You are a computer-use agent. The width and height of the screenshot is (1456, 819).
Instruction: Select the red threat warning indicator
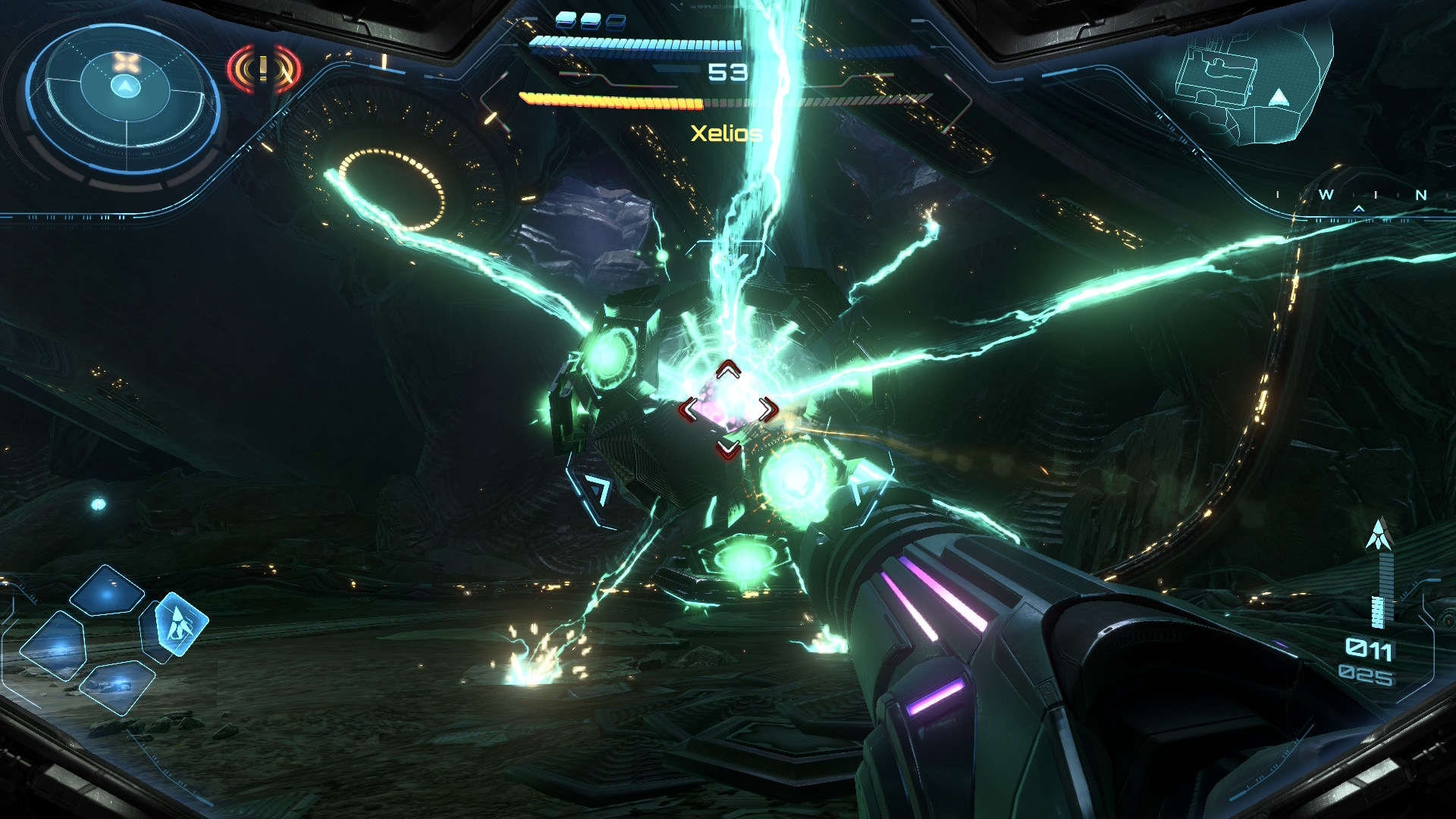pyautogui.click(x=263, y=70)
